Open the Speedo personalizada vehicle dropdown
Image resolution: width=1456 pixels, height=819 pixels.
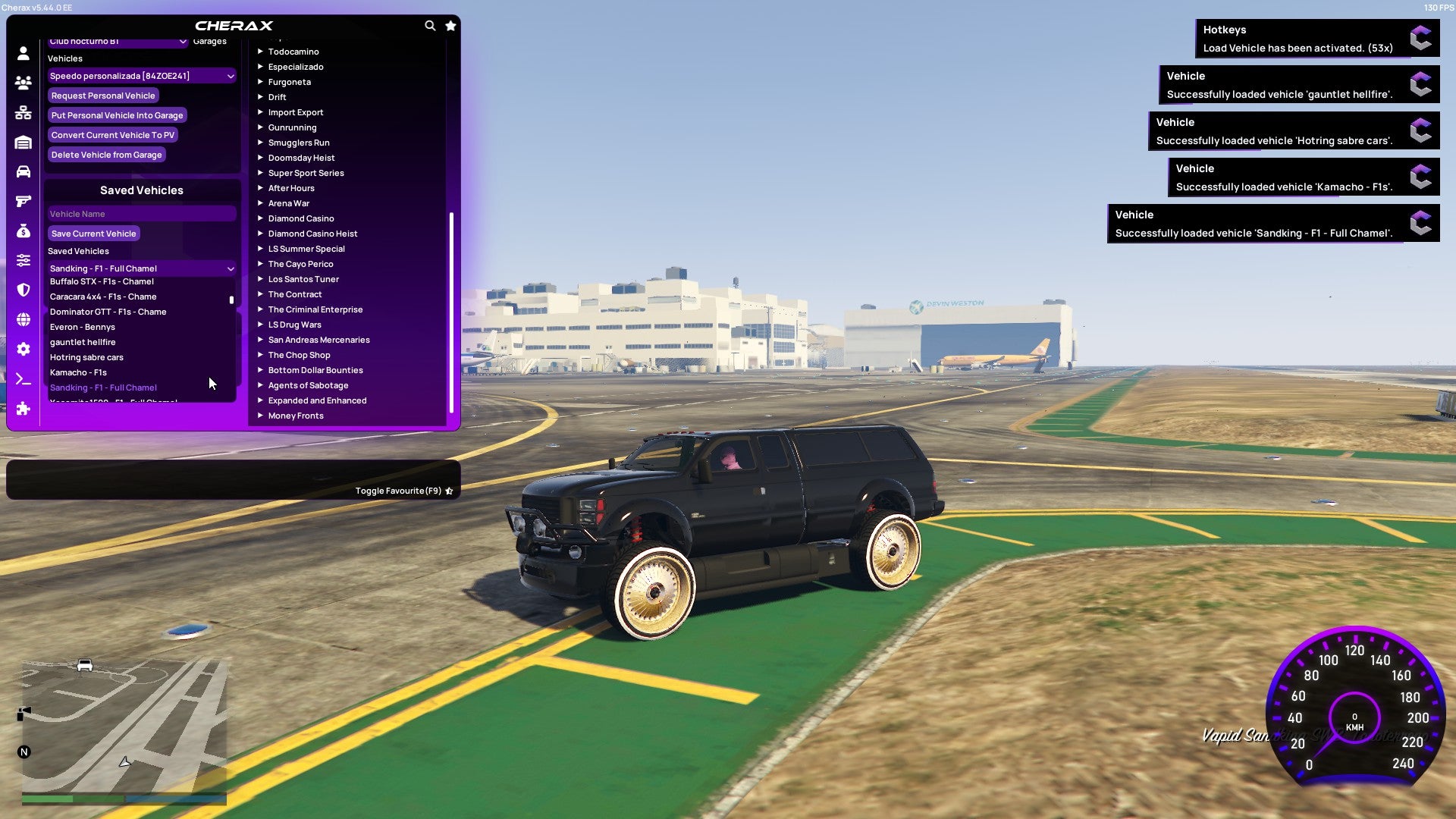(140, 75)
